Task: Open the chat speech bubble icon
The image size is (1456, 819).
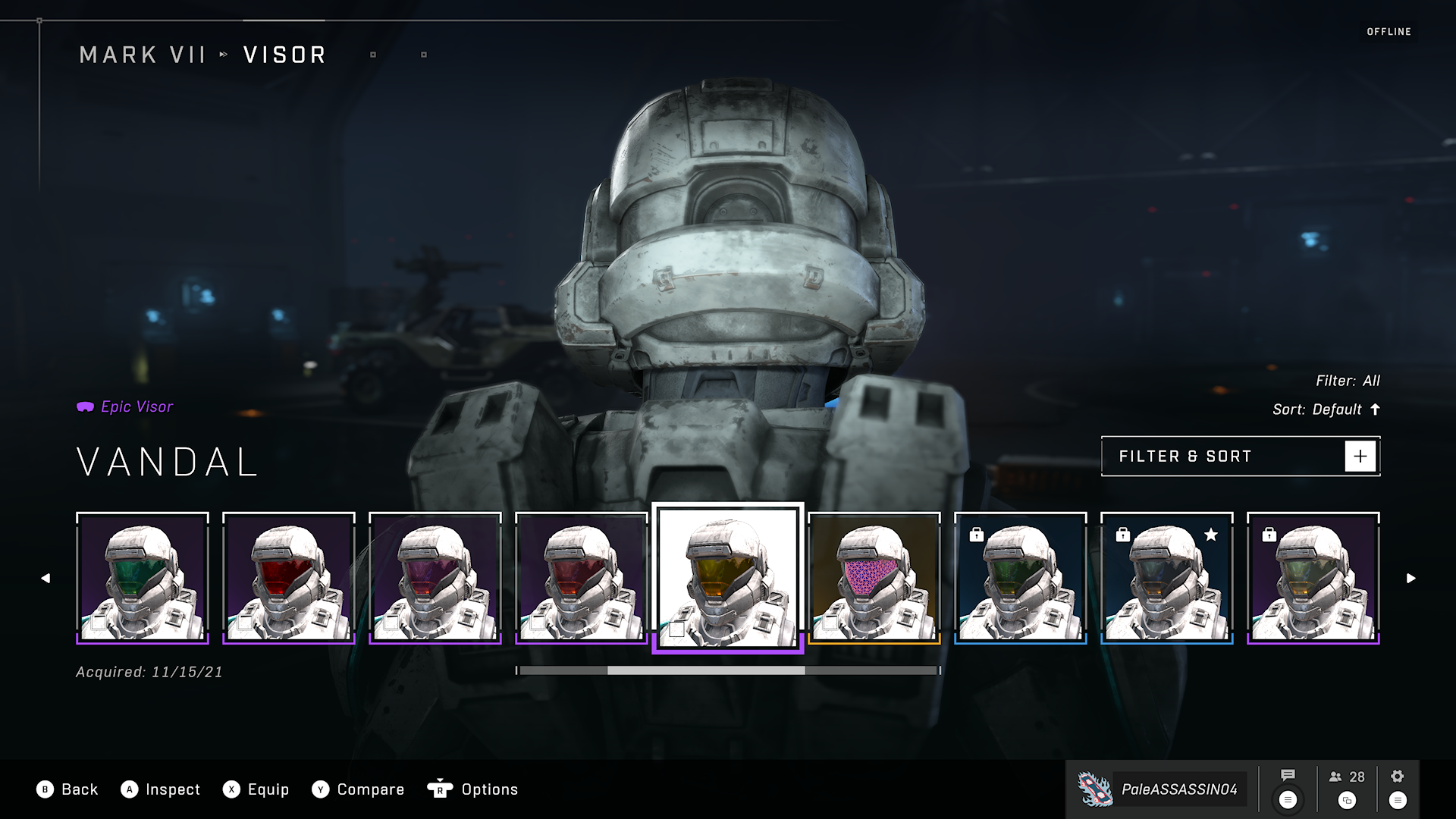Action: (1288, 776)
